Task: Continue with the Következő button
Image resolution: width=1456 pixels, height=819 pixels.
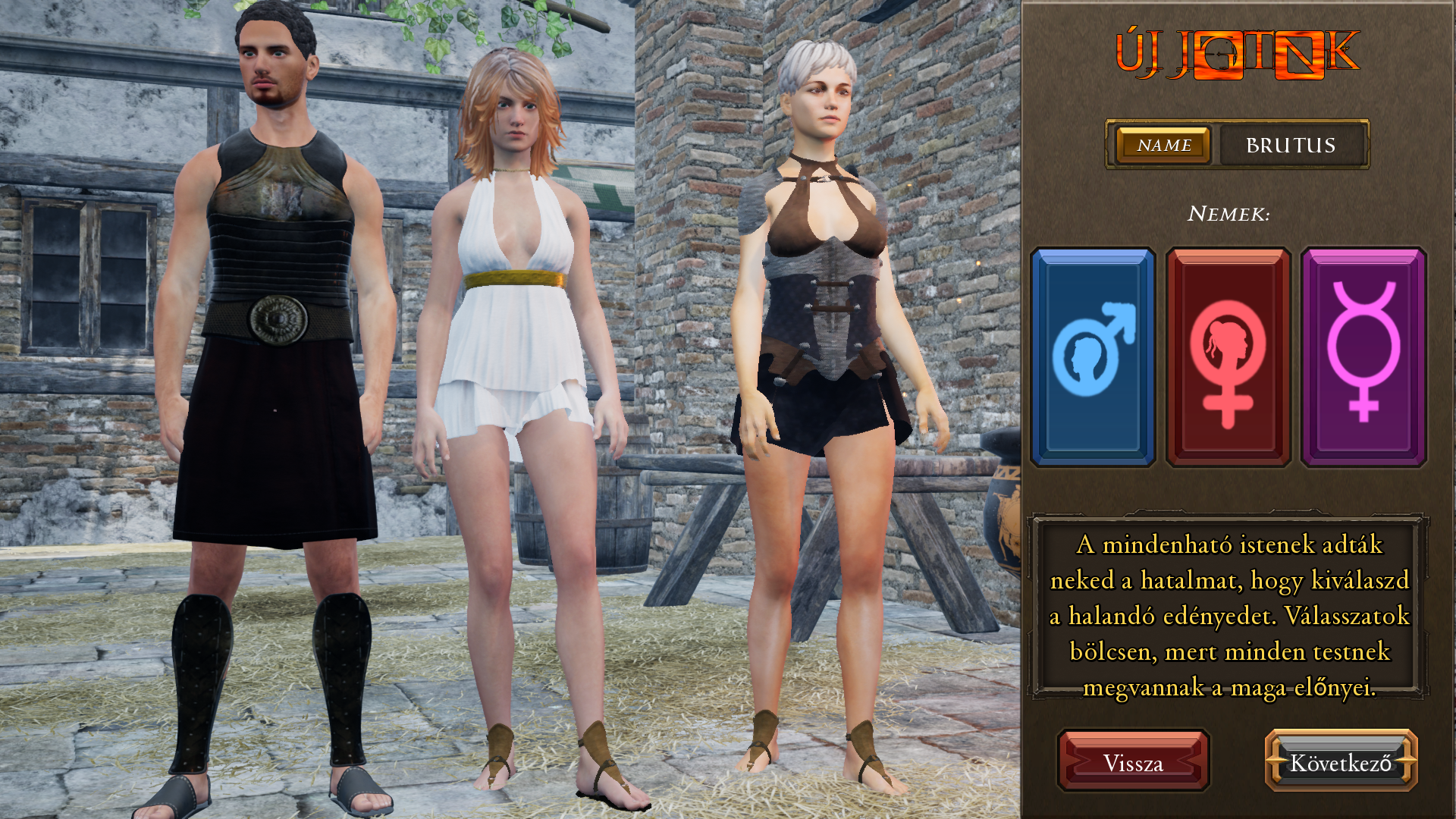Action: tap(1341, 762)
